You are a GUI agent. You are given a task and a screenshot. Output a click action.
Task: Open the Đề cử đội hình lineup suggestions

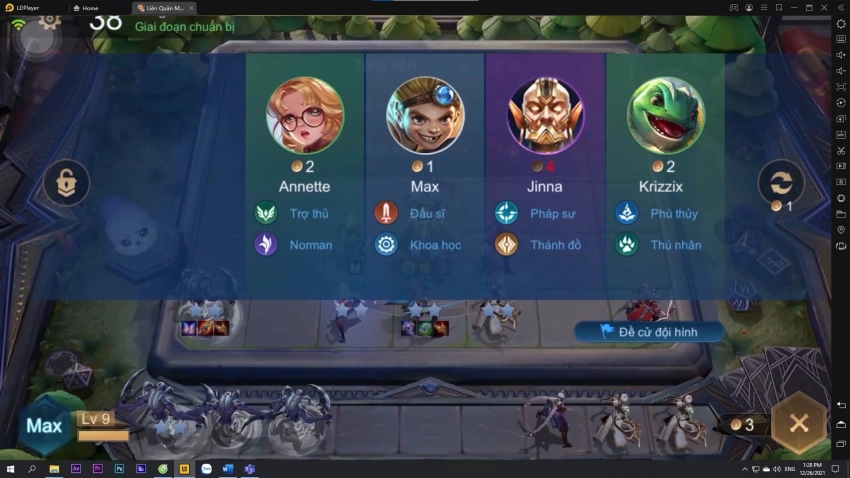(649, 331)
